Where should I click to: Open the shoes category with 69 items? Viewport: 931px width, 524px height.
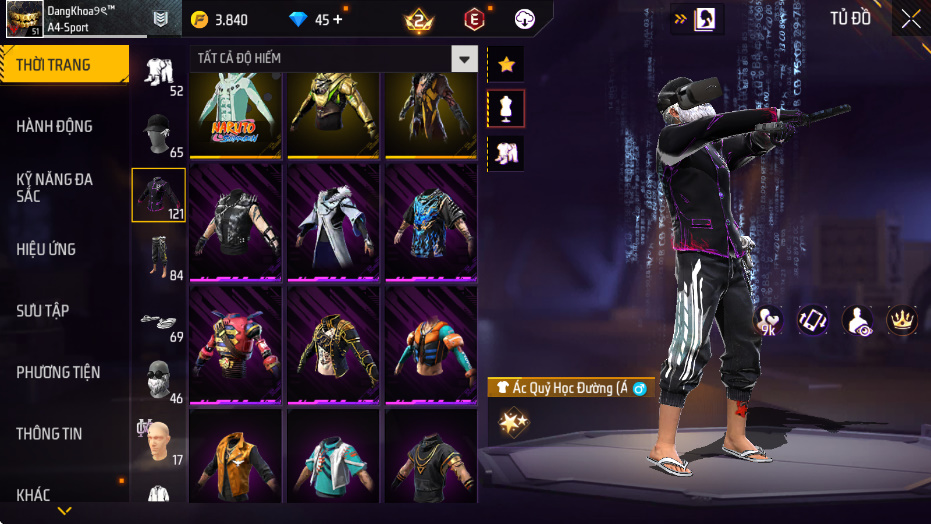coord(159,320)
